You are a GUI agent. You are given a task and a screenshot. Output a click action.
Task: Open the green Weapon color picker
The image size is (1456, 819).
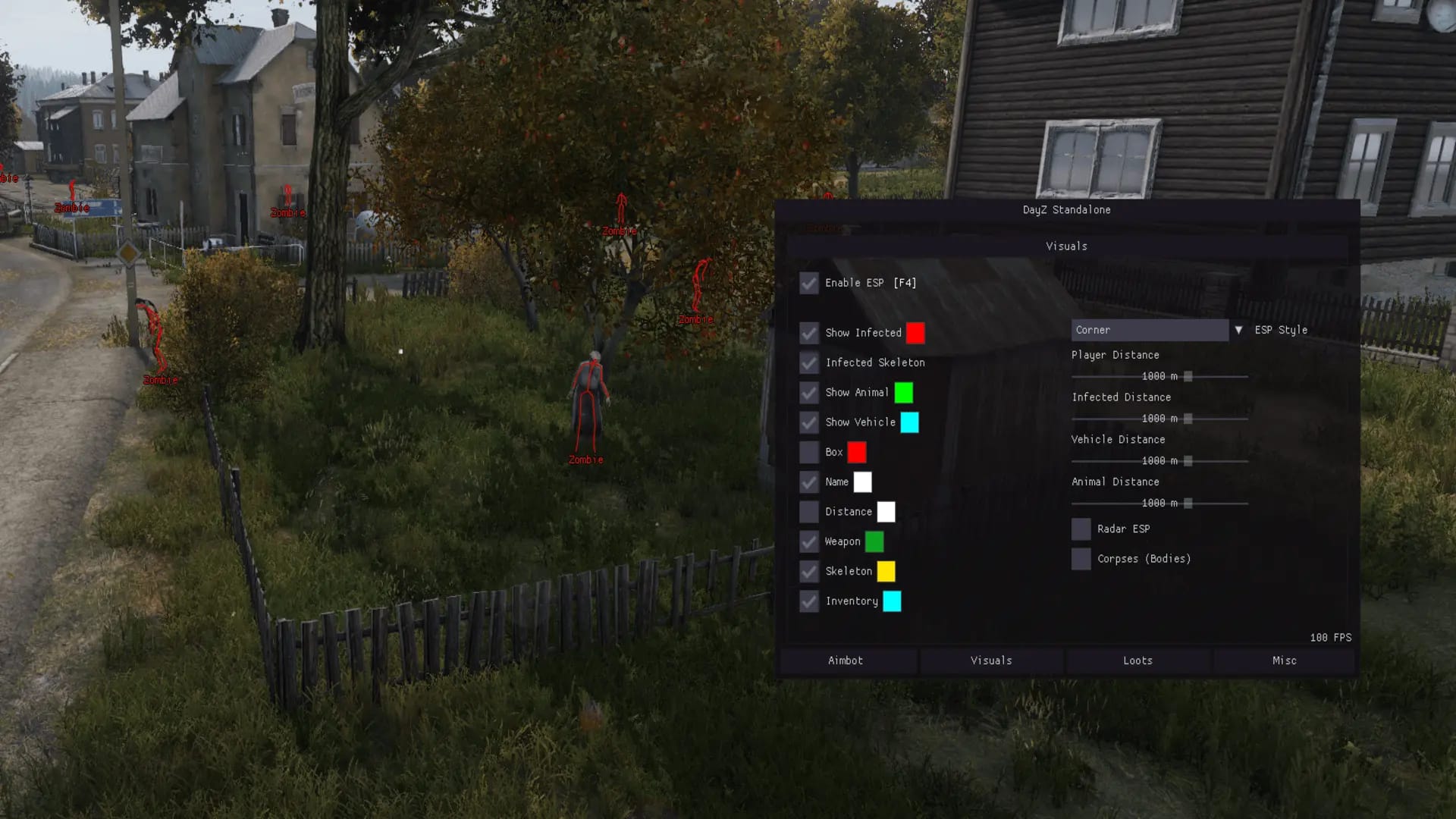(876, 541)
